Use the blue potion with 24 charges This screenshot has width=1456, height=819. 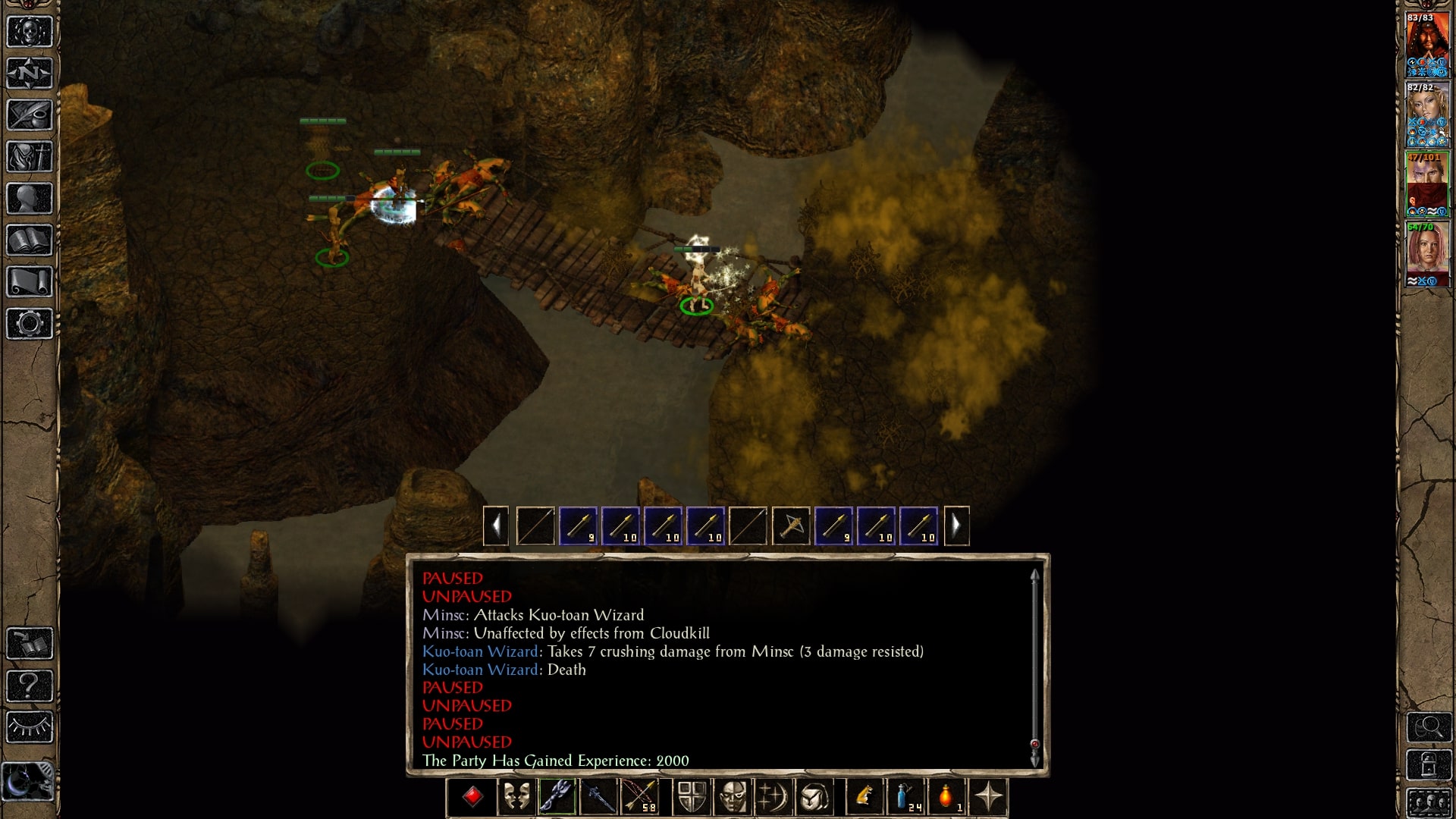click(x=905, y=797)
